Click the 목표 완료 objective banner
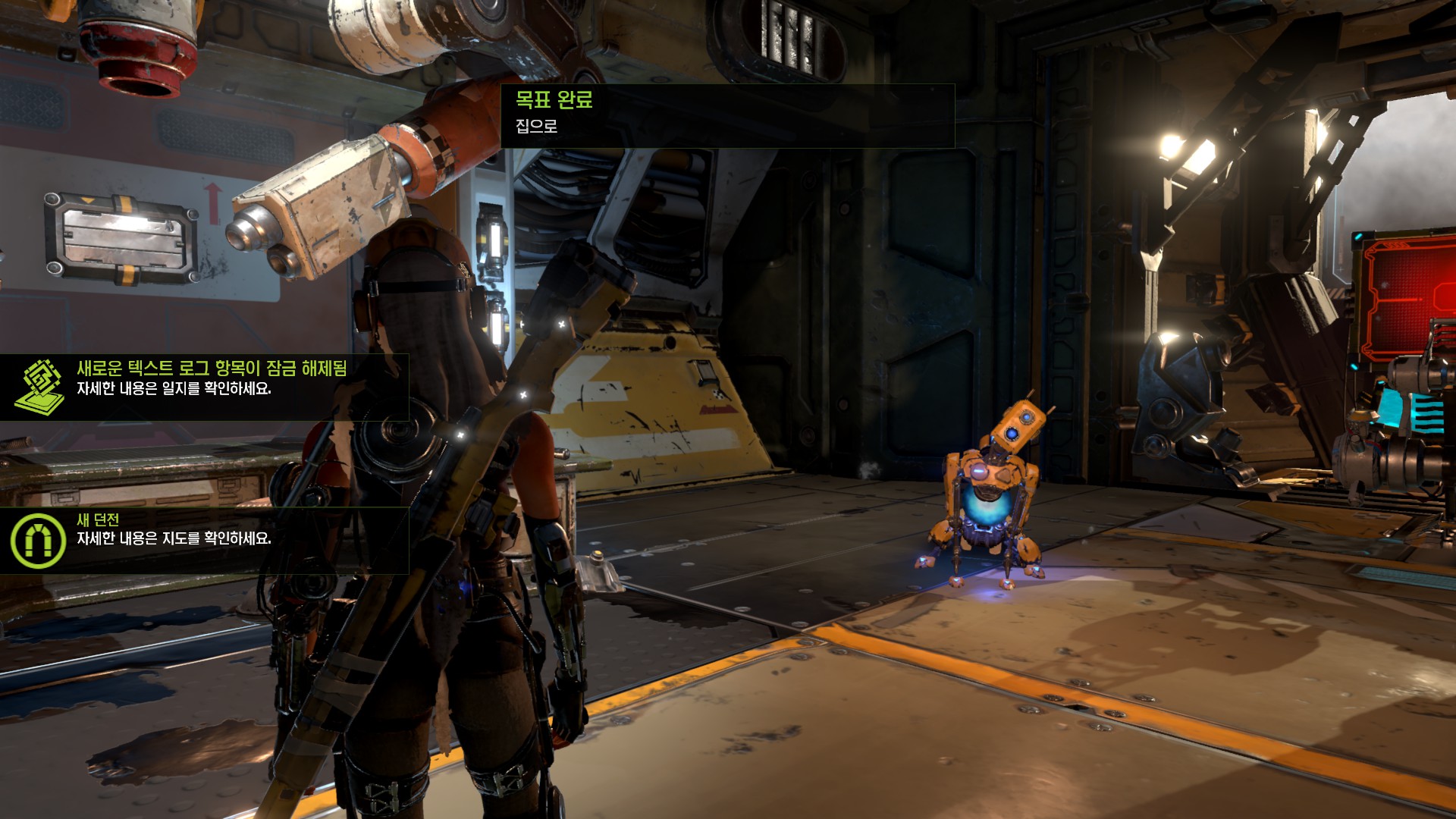The image size is (1456, 819). (x=726, y=115)
